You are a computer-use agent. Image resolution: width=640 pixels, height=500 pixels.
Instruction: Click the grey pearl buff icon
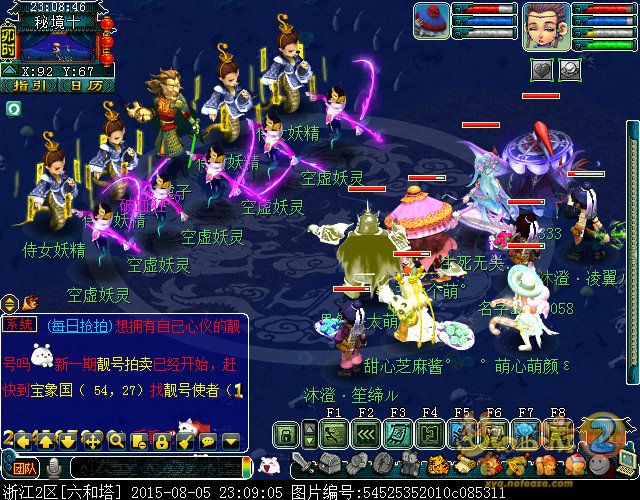[569, 69]
